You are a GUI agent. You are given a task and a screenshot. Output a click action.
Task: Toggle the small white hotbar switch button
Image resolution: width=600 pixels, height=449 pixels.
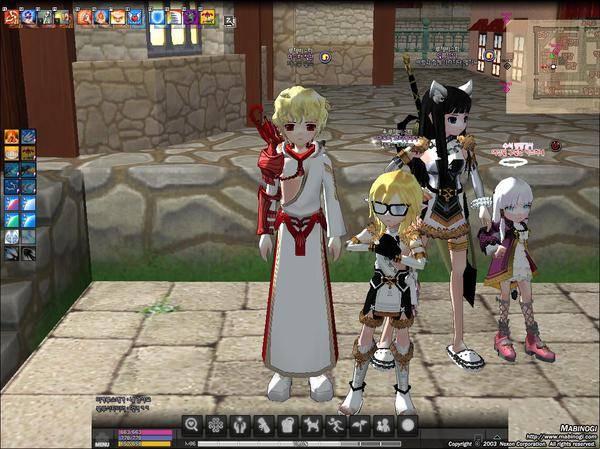pyautogui.click(x=230, y=18)
